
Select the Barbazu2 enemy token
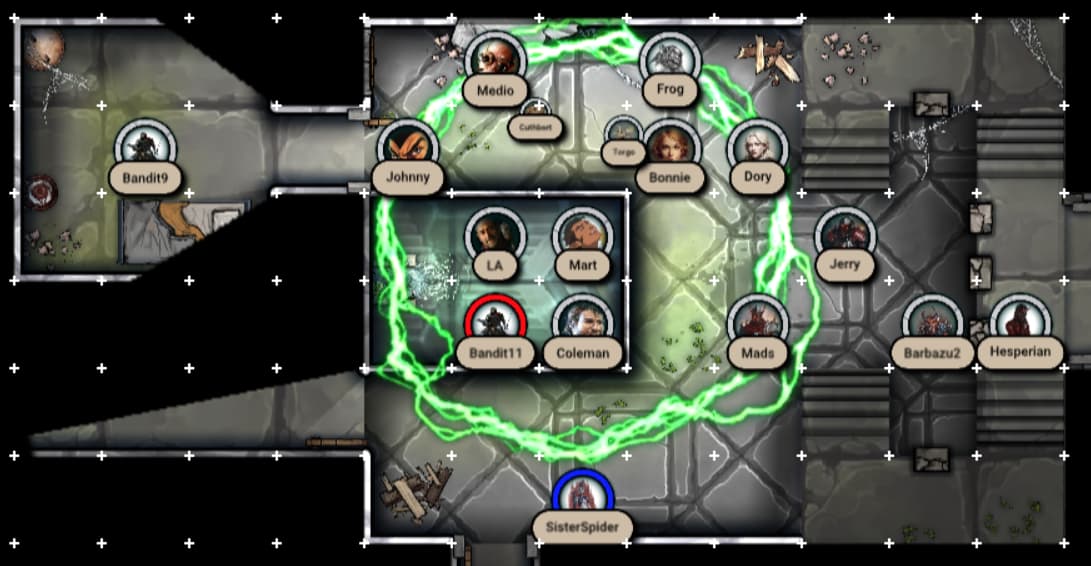click(932, 324)
